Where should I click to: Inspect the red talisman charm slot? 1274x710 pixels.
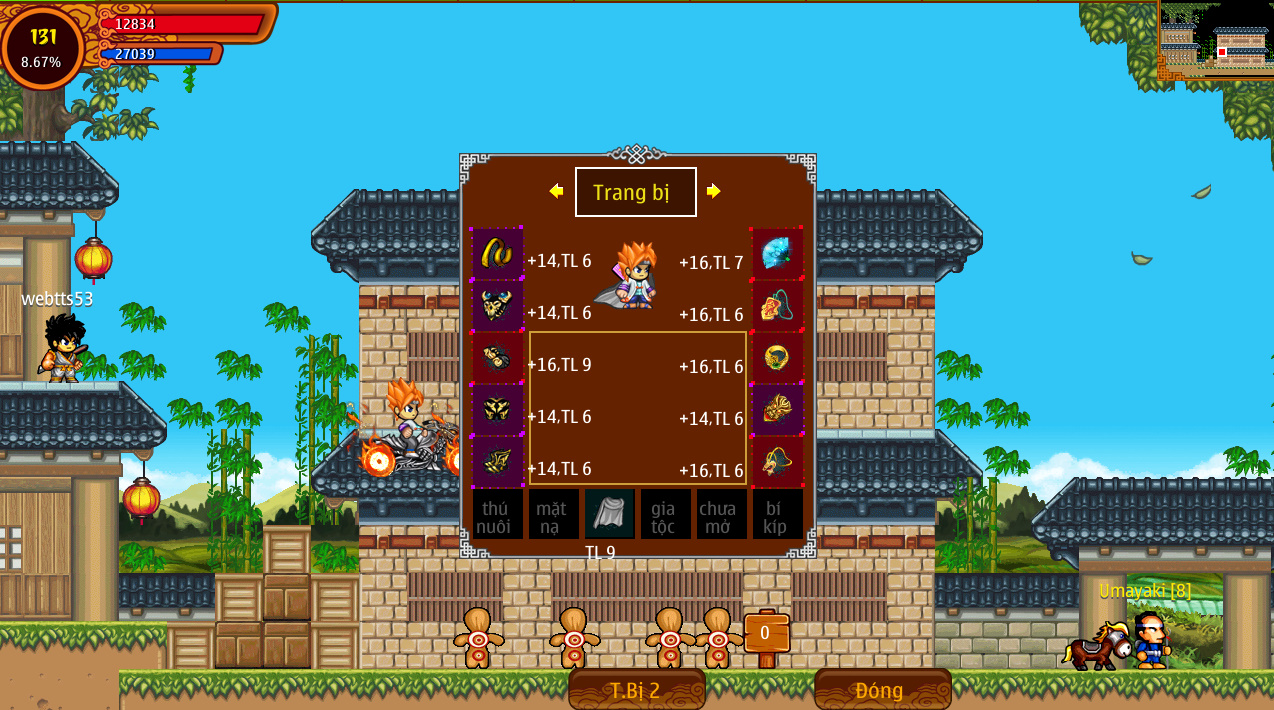click(x=777, y=305)
